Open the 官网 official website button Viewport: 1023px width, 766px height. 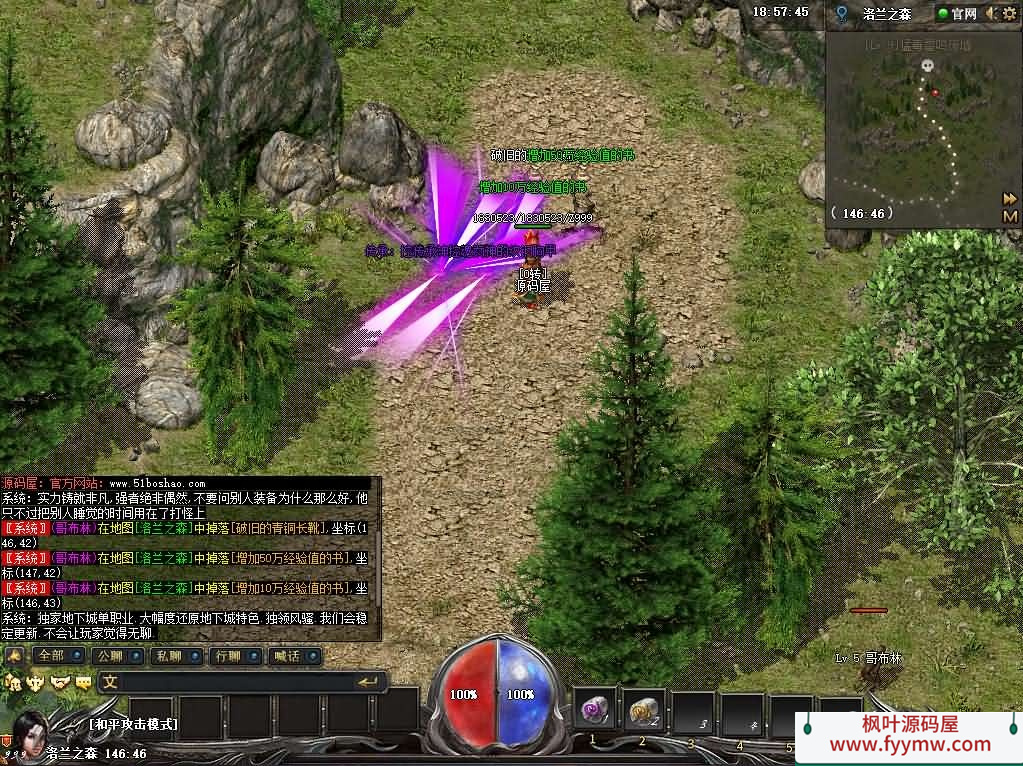point(957,13)
